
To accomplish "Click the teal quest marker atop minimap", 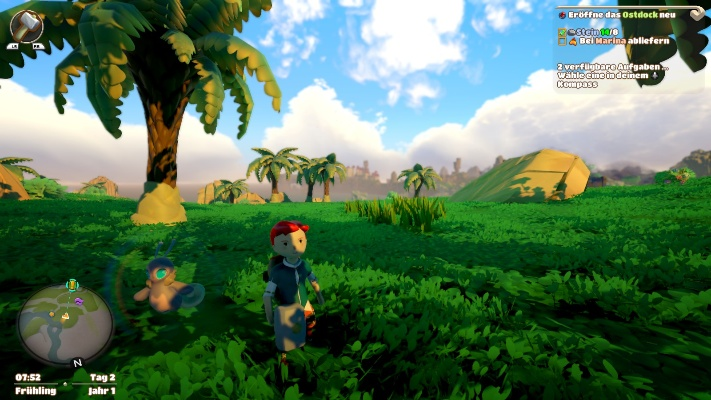I will click(x=71, y=285).
